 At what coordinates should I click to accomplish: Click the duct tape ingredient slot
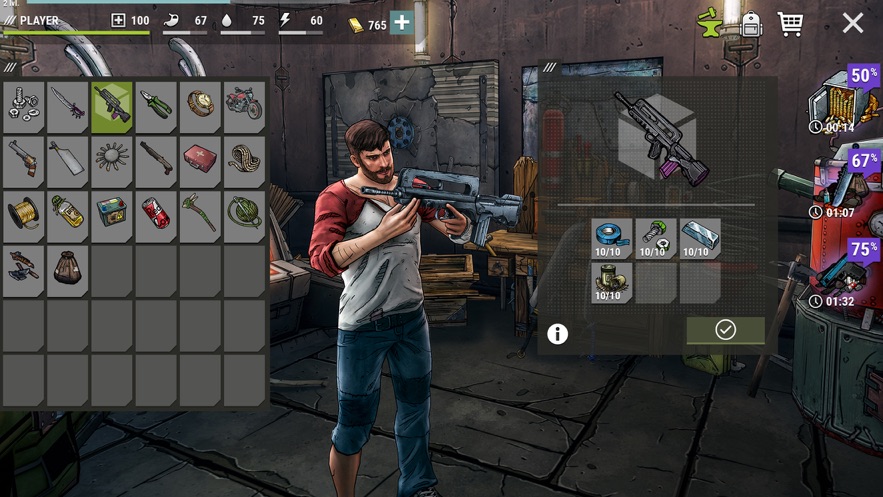click(611, 240)
